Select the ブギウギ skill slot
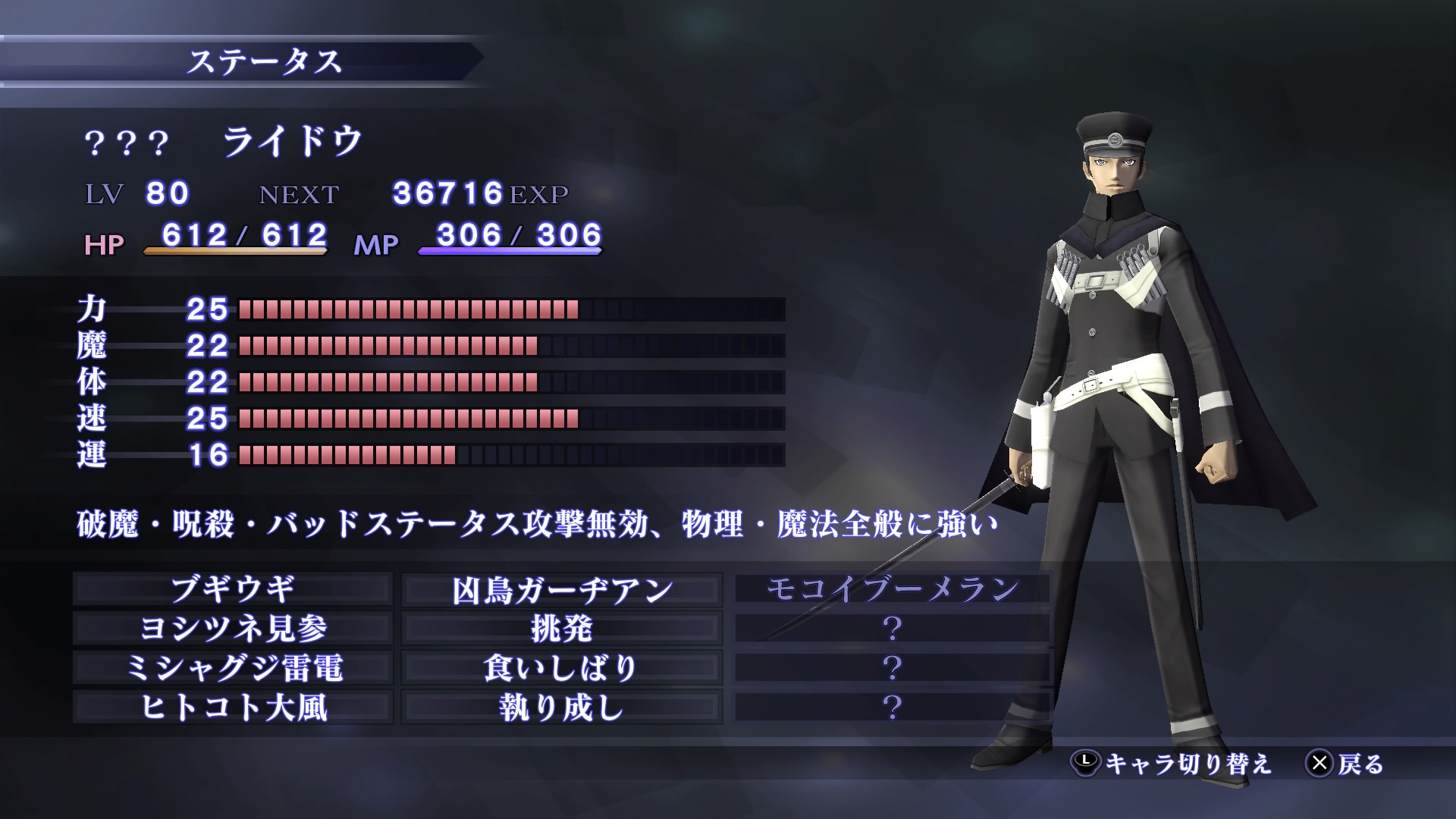Viewport: 1456px width, 819px height. tap(233, 589)
